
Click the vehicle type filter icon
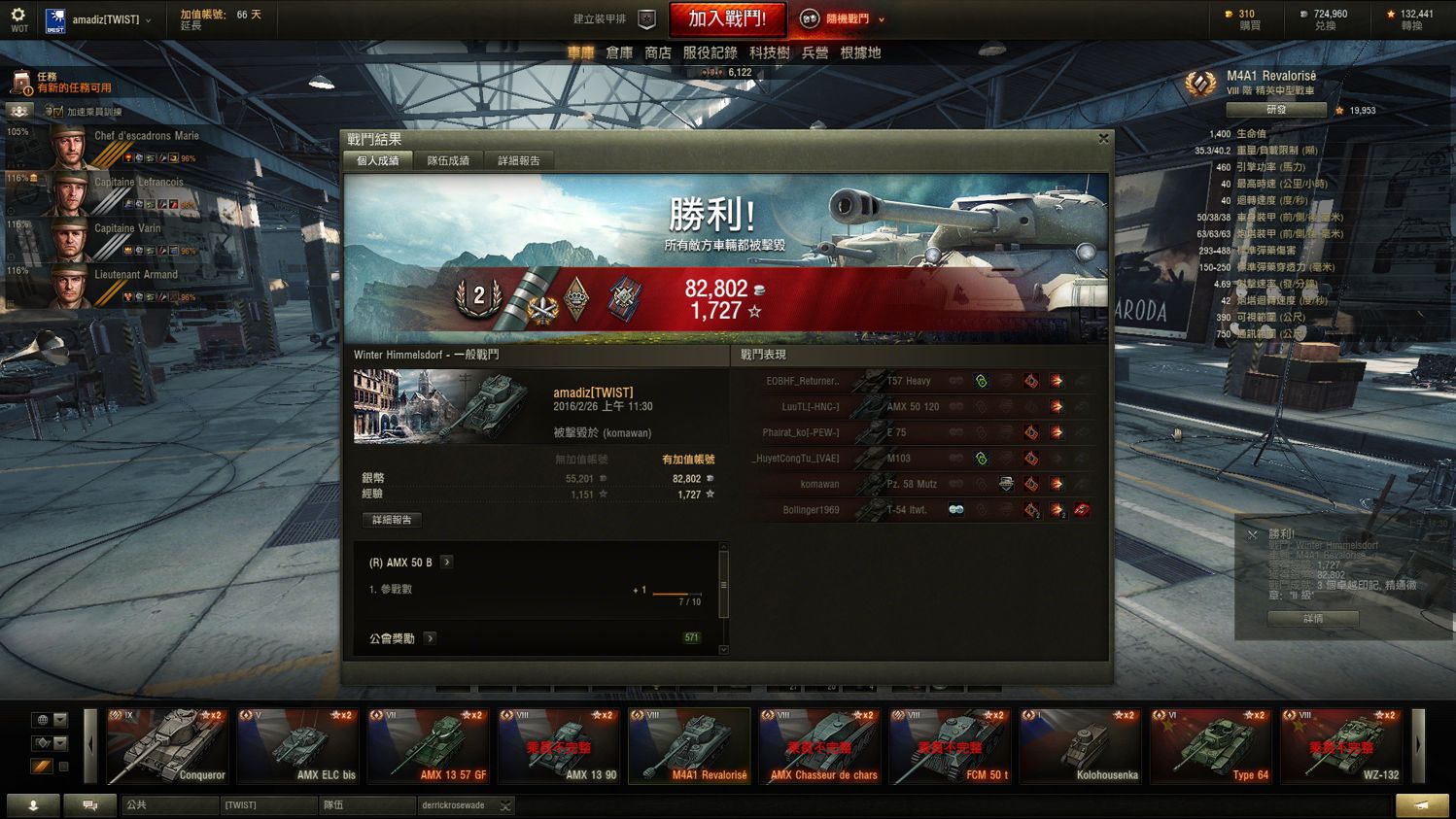tap(41, 742)
